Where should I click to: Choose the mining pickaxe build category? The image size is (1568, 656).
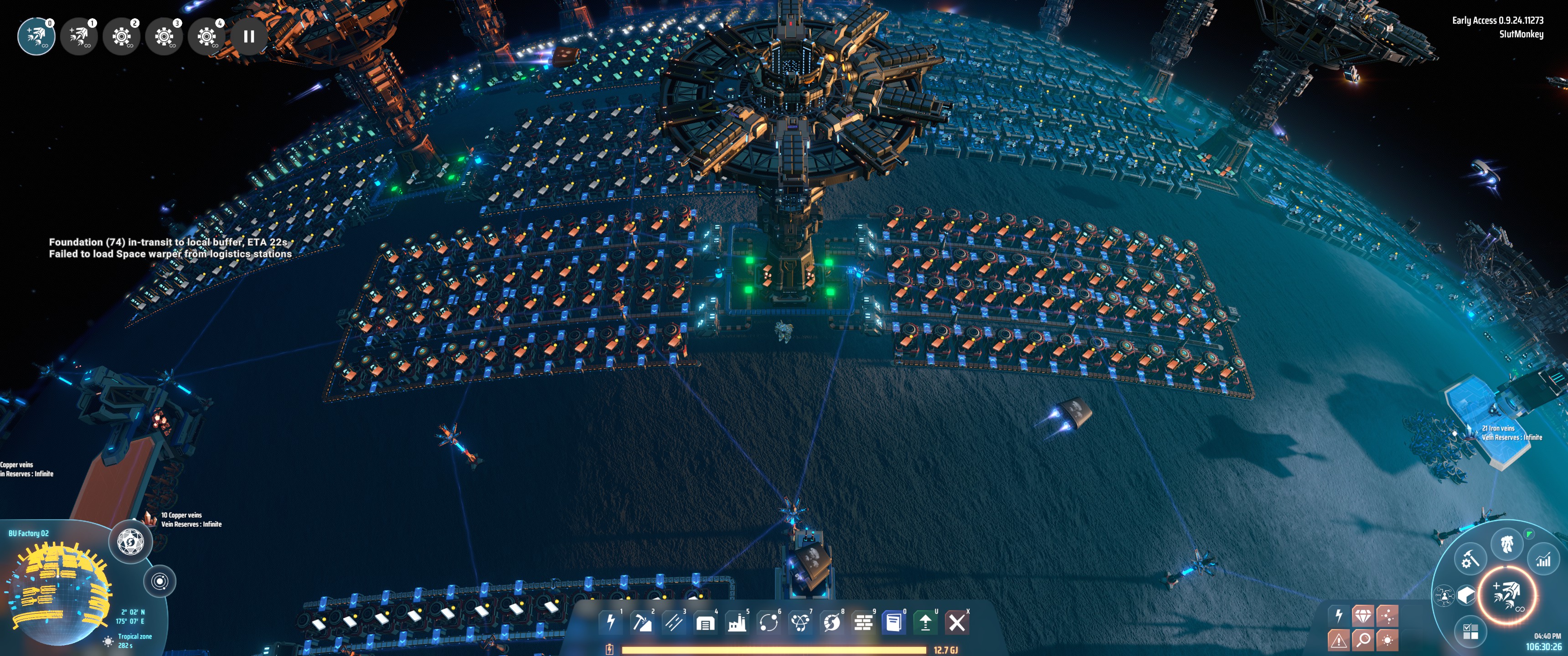click(642, 622)
